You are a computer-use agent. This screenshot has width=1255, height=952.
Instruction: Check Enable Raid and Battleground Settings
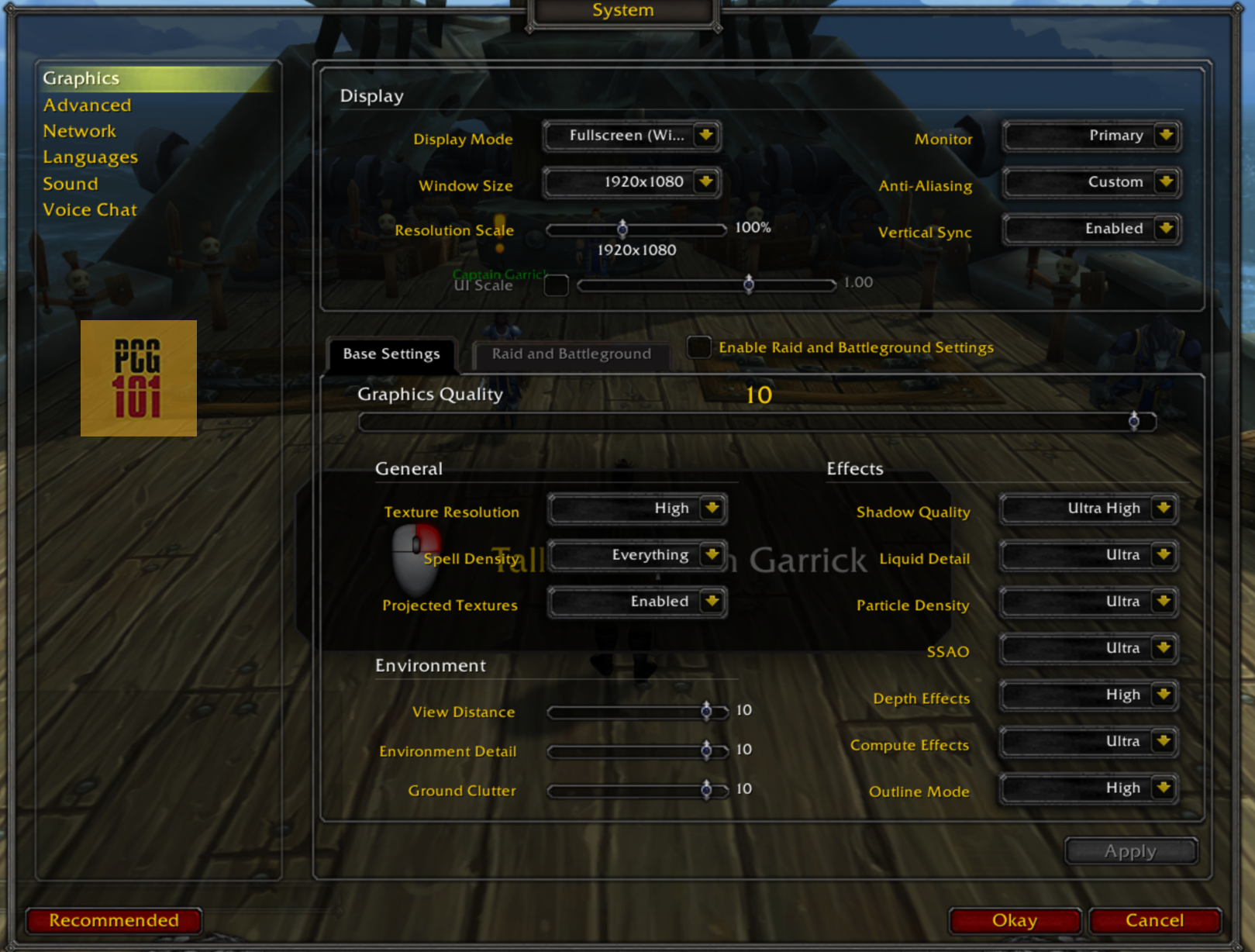699,347
